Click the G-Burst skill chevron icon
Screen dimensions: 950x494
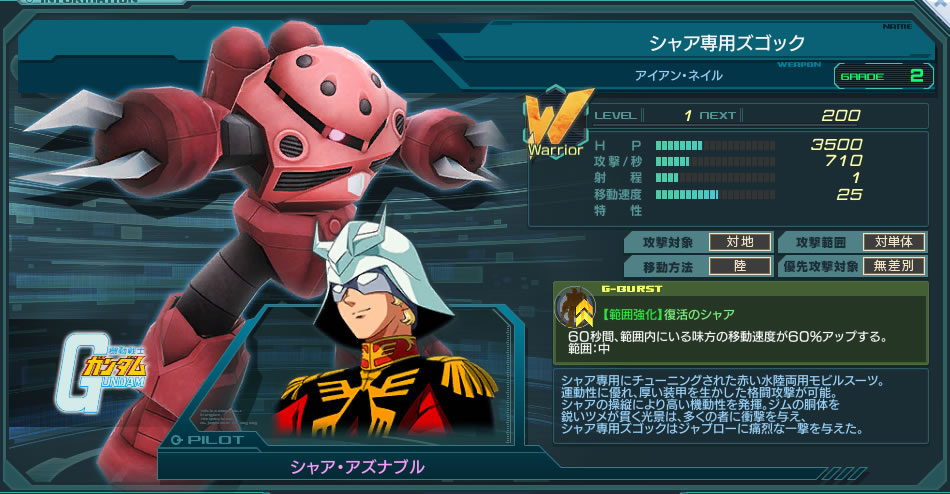[575, 311]
